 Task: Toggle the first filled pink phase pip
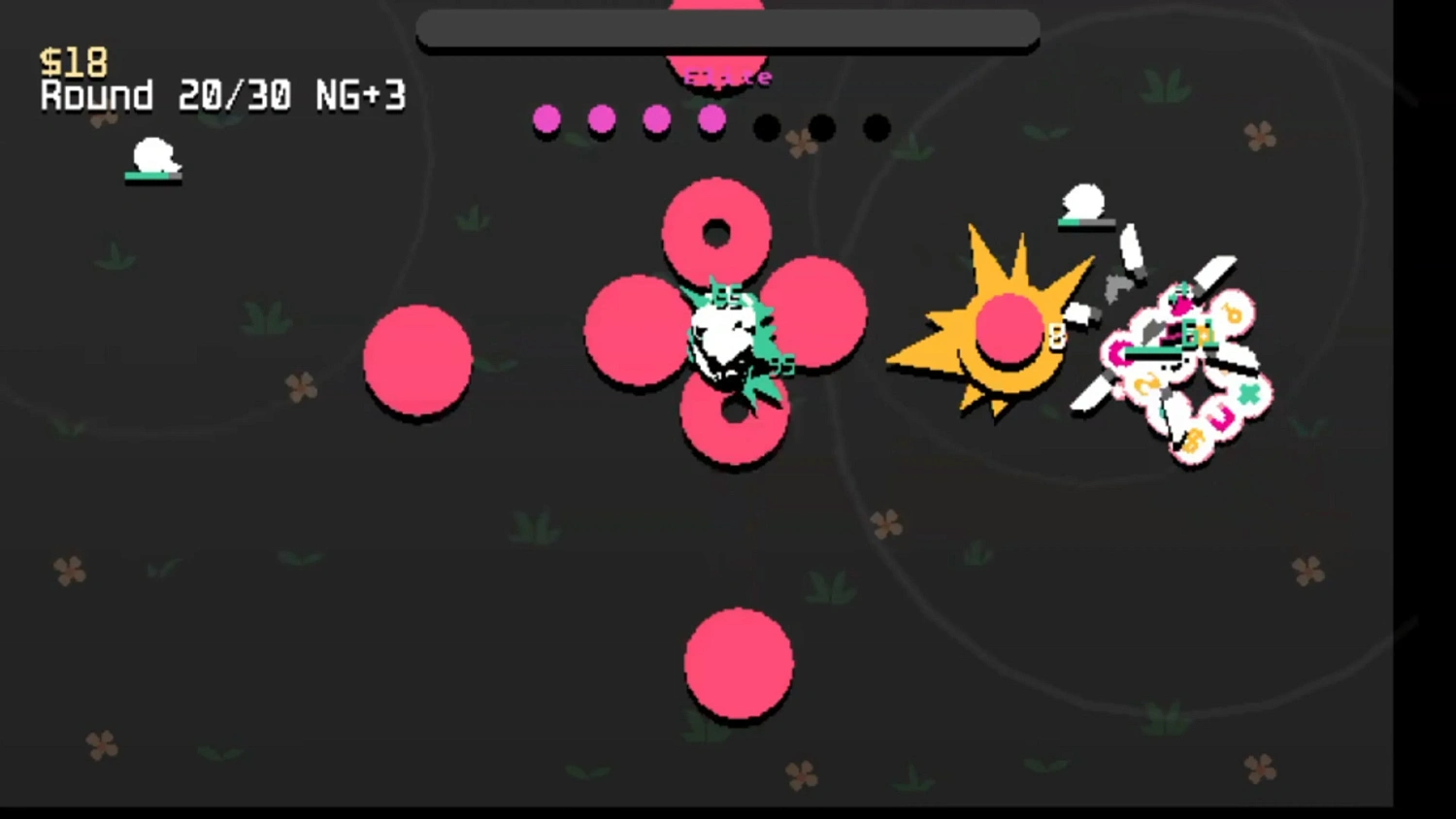click(x=546, y=118)
